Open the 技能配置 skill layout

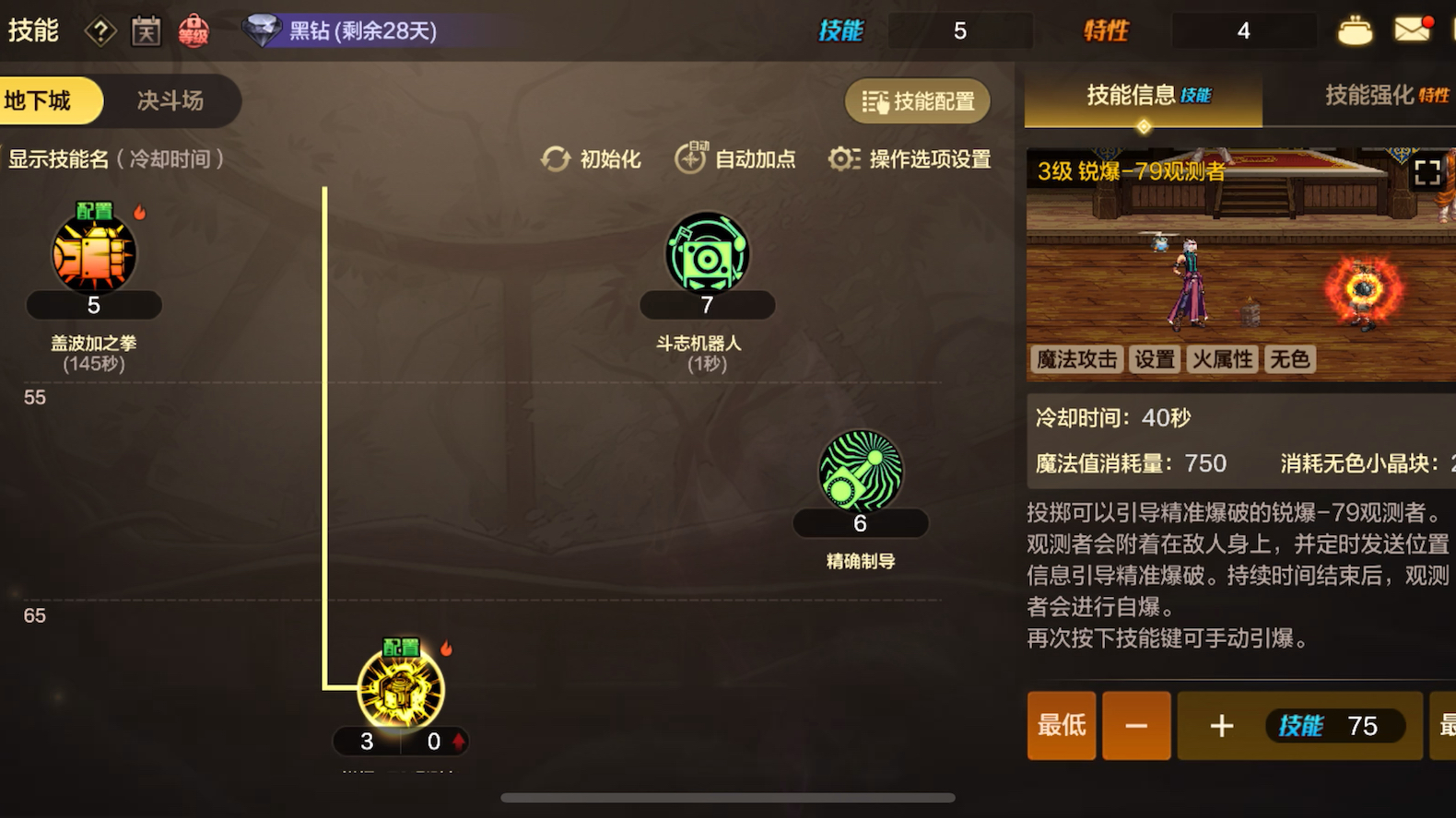(x=918, y=101)
